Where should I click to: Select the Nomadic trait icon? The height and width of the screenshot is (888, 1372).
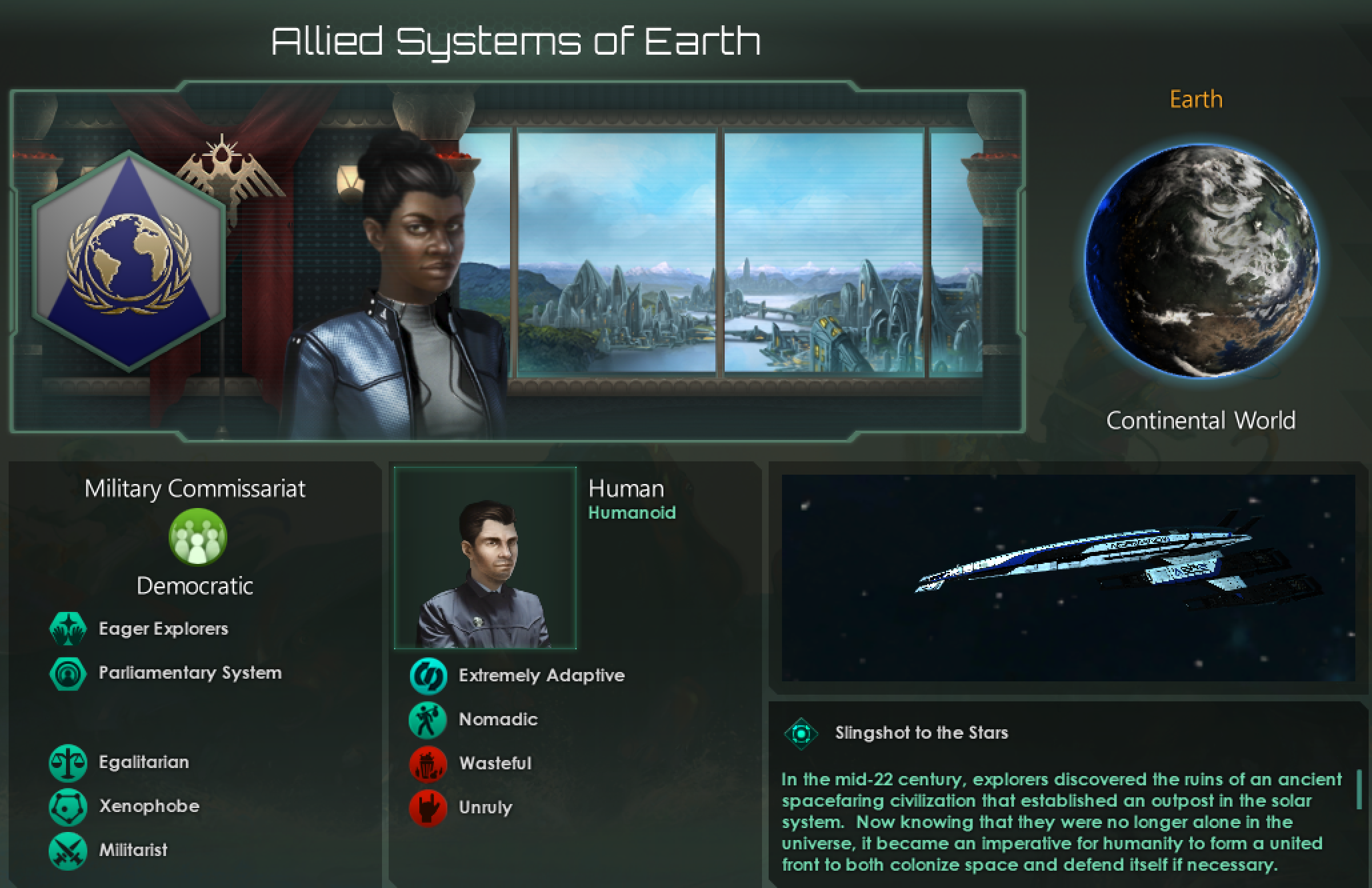click(x=427, y=719)
